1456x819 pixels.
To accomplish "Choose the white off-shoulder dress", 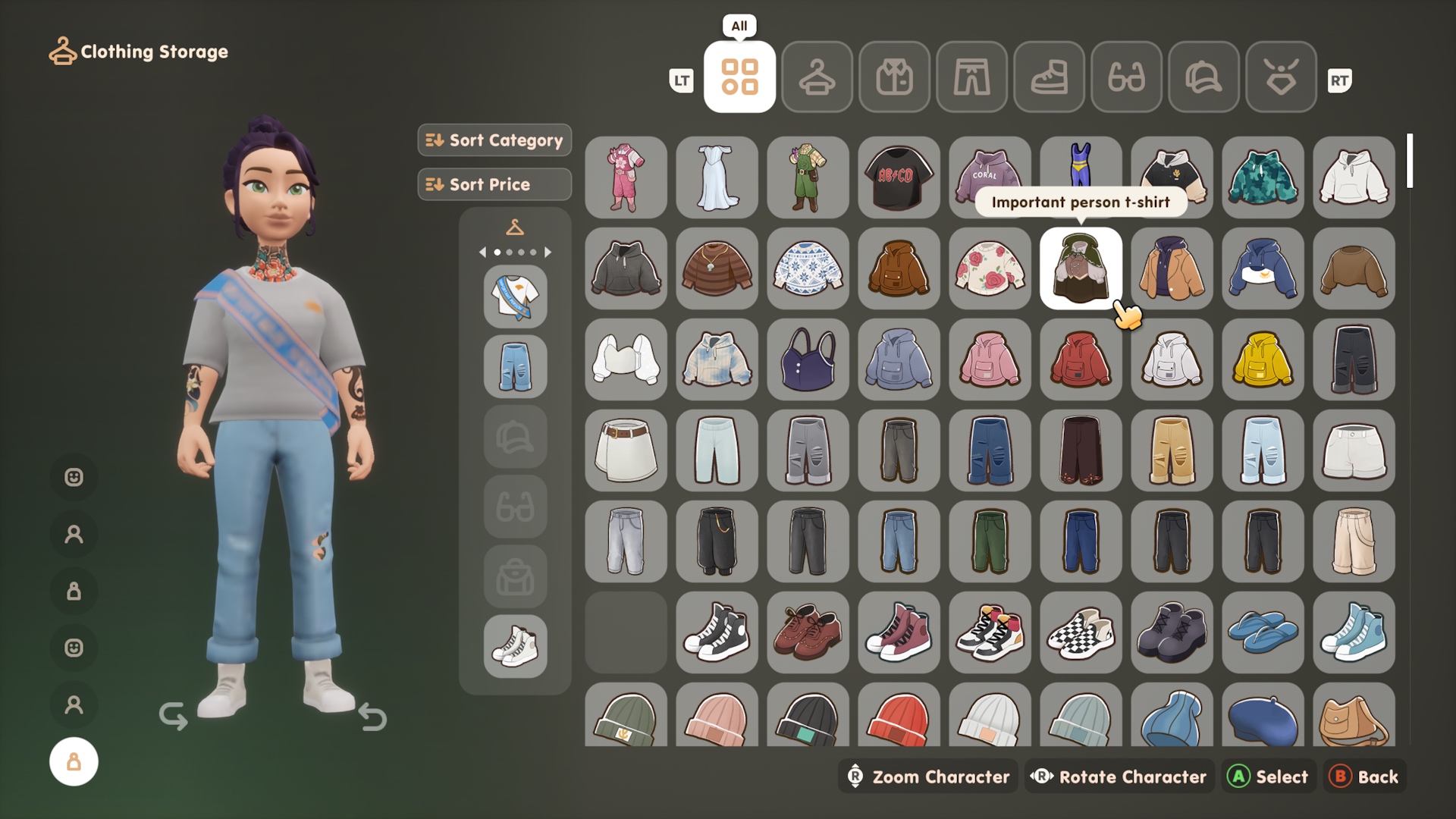I will pyautogui.click(x=717, y=177).
